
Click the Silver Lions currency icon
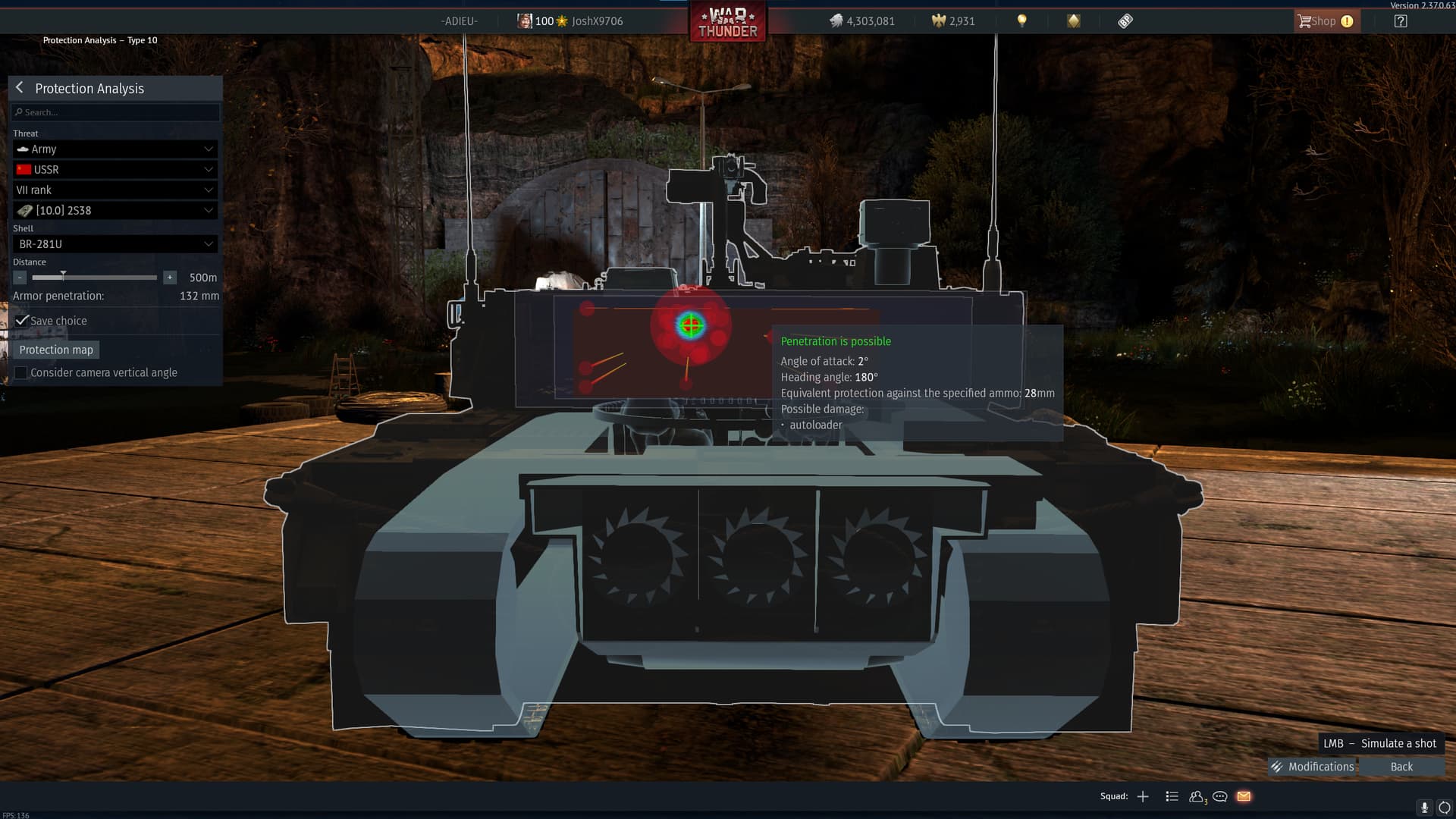pos(837,20)
